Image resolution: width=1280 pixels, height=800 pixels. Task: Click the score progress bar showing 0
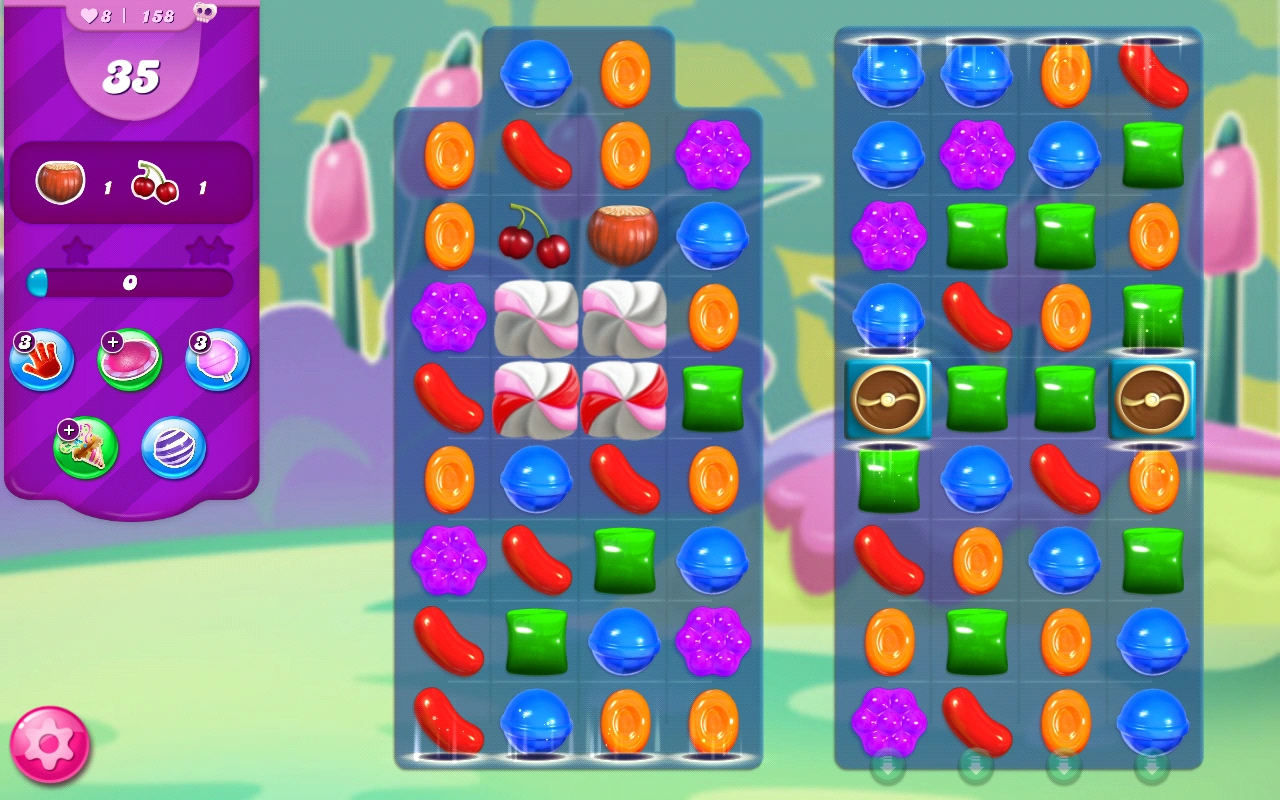point(130,283)
